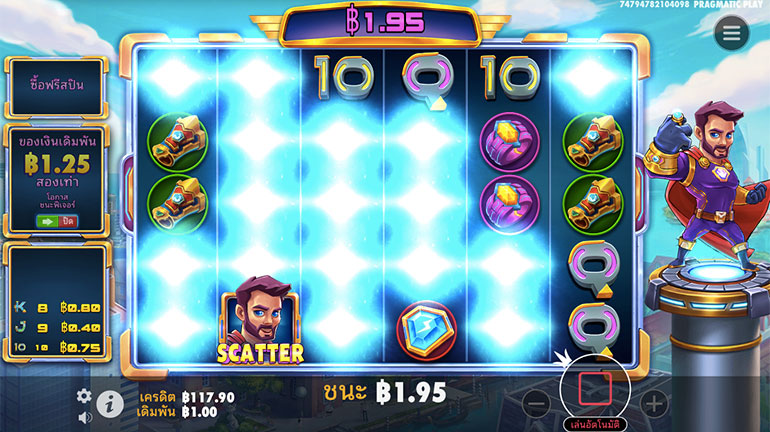Buy free spins with the ซื้อฟรีสปิน button
Image resolution: width=770 pixels, height=432 pixels.
[x=56, y=84]
